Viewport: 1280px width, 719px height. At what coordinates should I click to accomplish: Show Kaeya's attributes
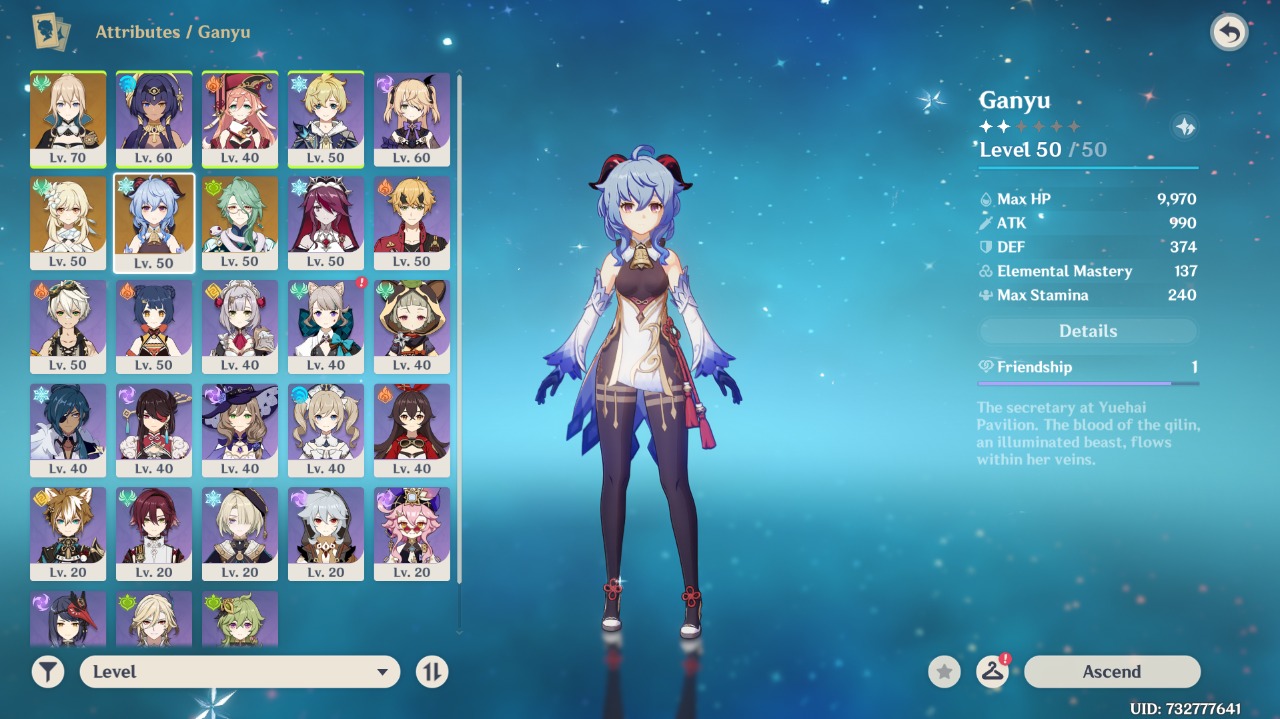click(x=68, y=430)
